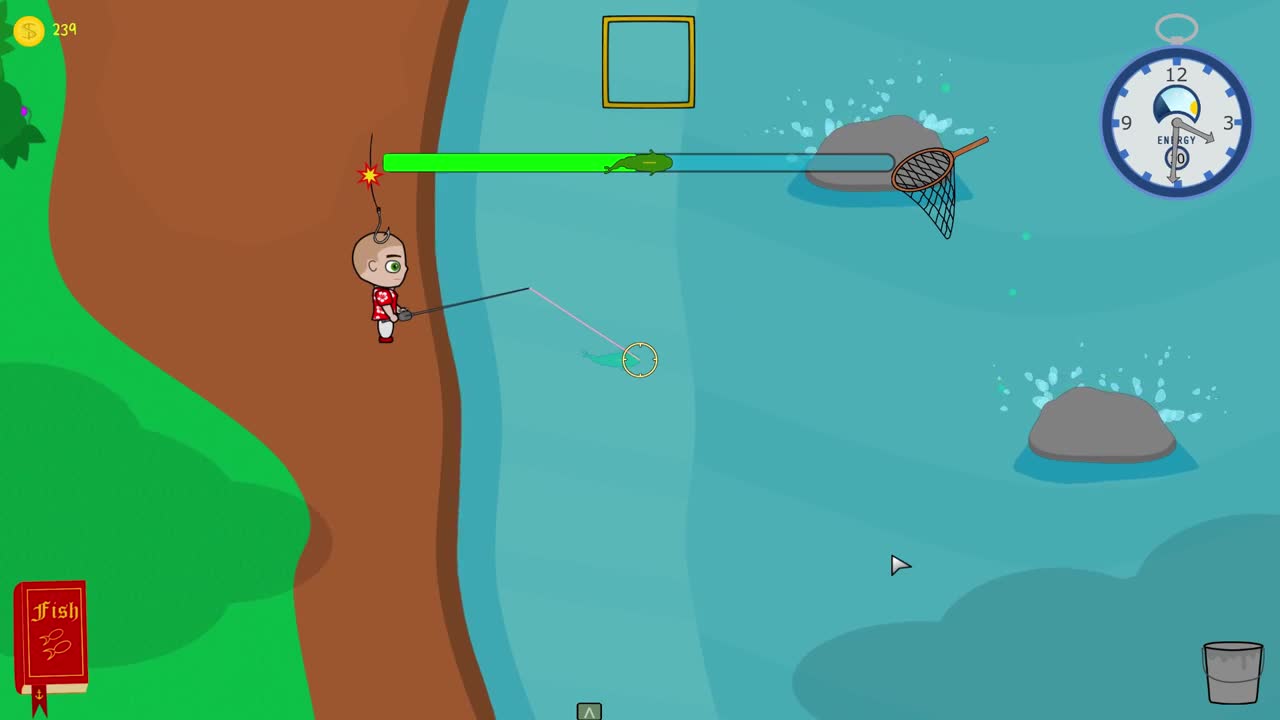
Task: Click the green catch progress bar
Action: (x=500, y=163)
